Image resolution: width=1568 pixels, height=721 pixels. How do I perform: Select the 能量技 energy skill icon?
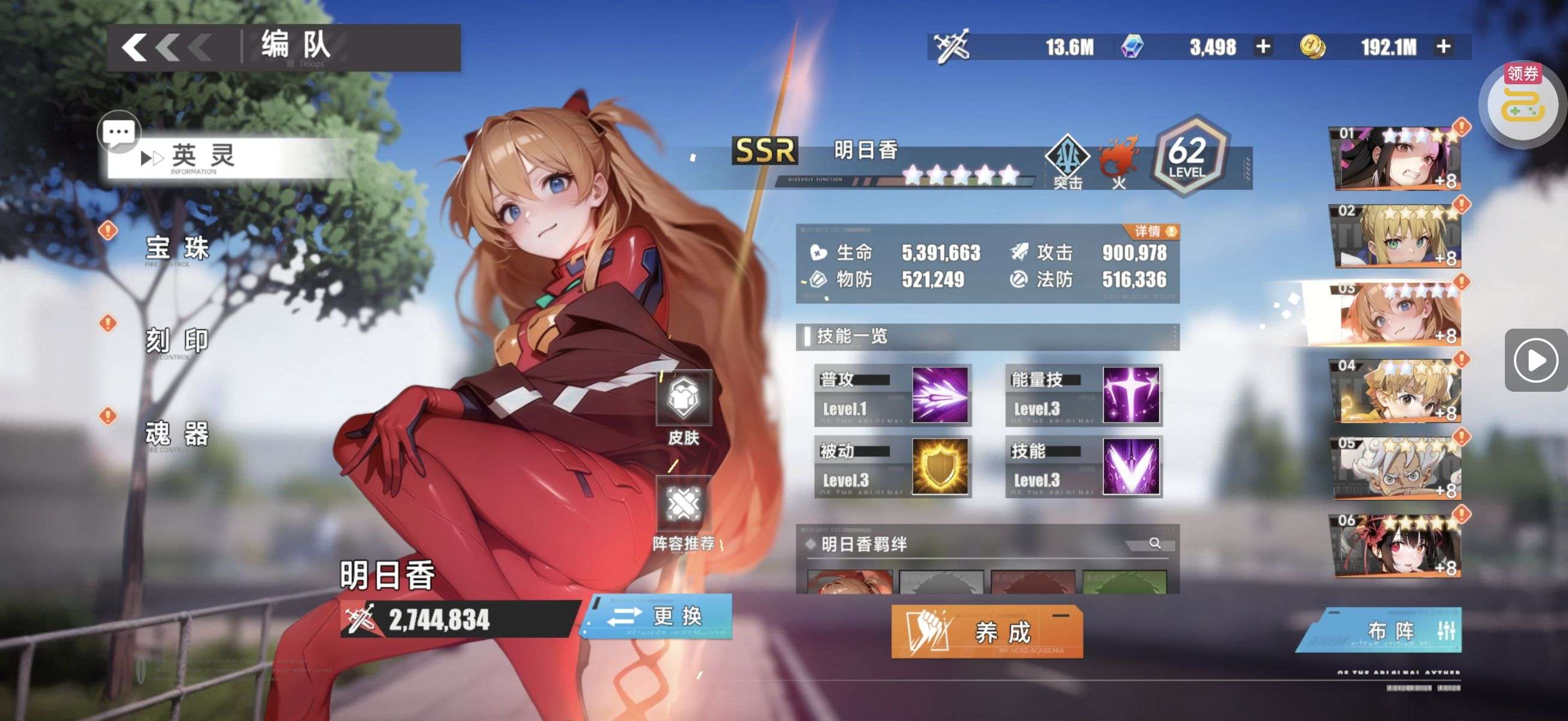pyautogui.click(x=1130, y=395)
